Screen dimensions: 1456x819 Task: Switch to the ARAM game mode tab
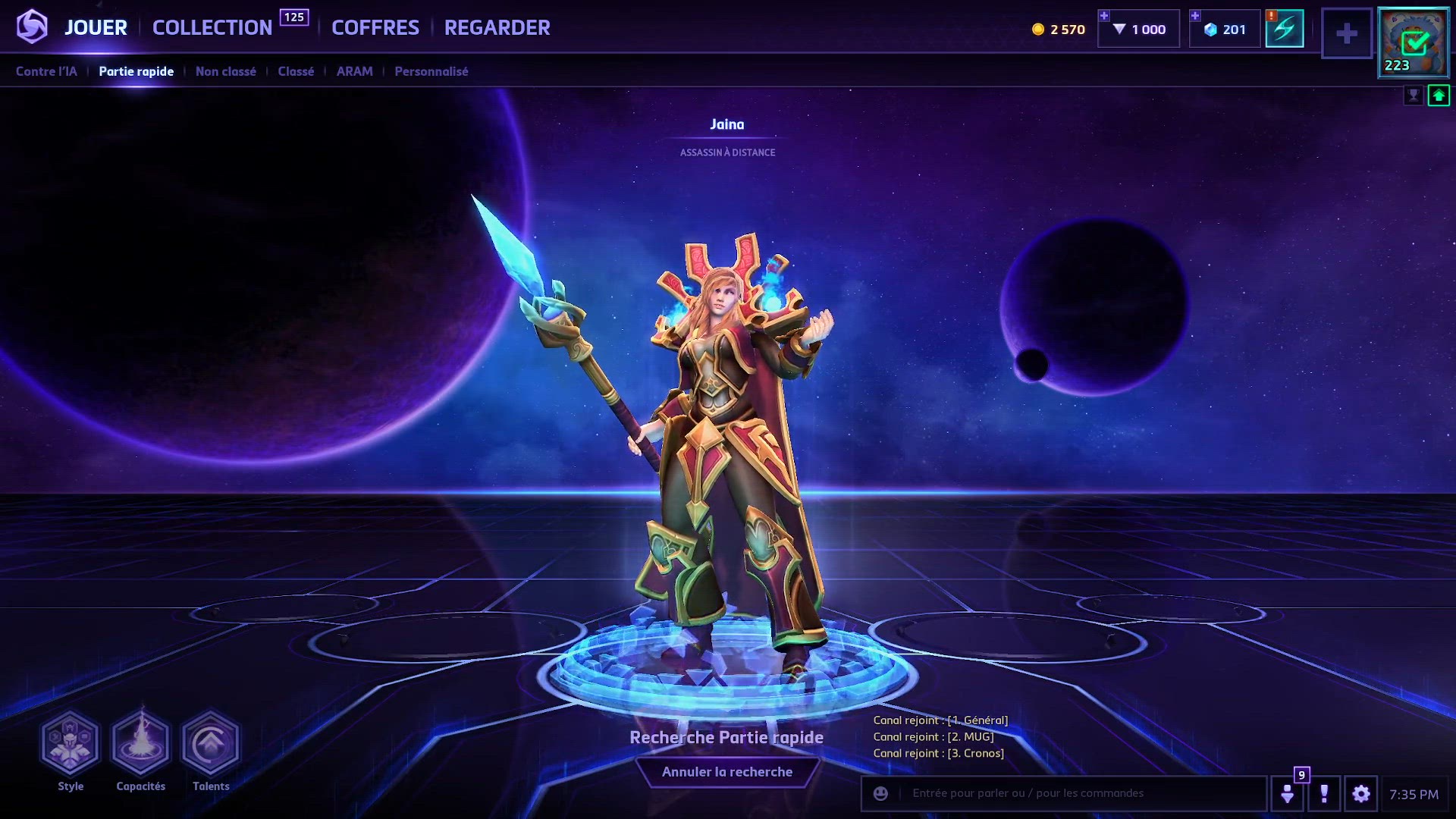click(x=354, y=71)
